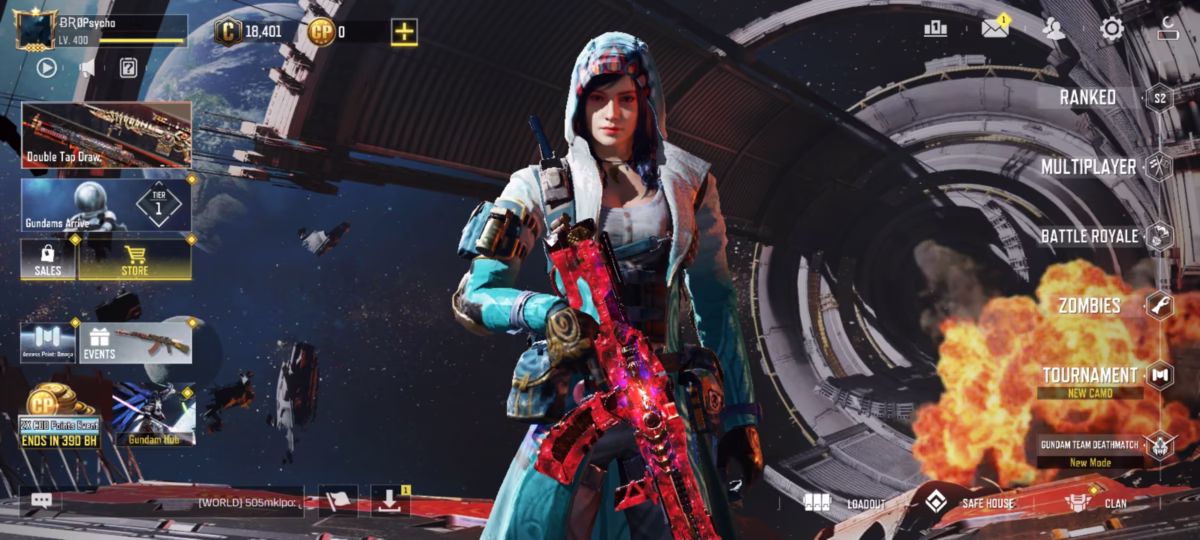Screen dimensions: 1200x540
Task: Open the friends list icon
Action: point(1053,29)
